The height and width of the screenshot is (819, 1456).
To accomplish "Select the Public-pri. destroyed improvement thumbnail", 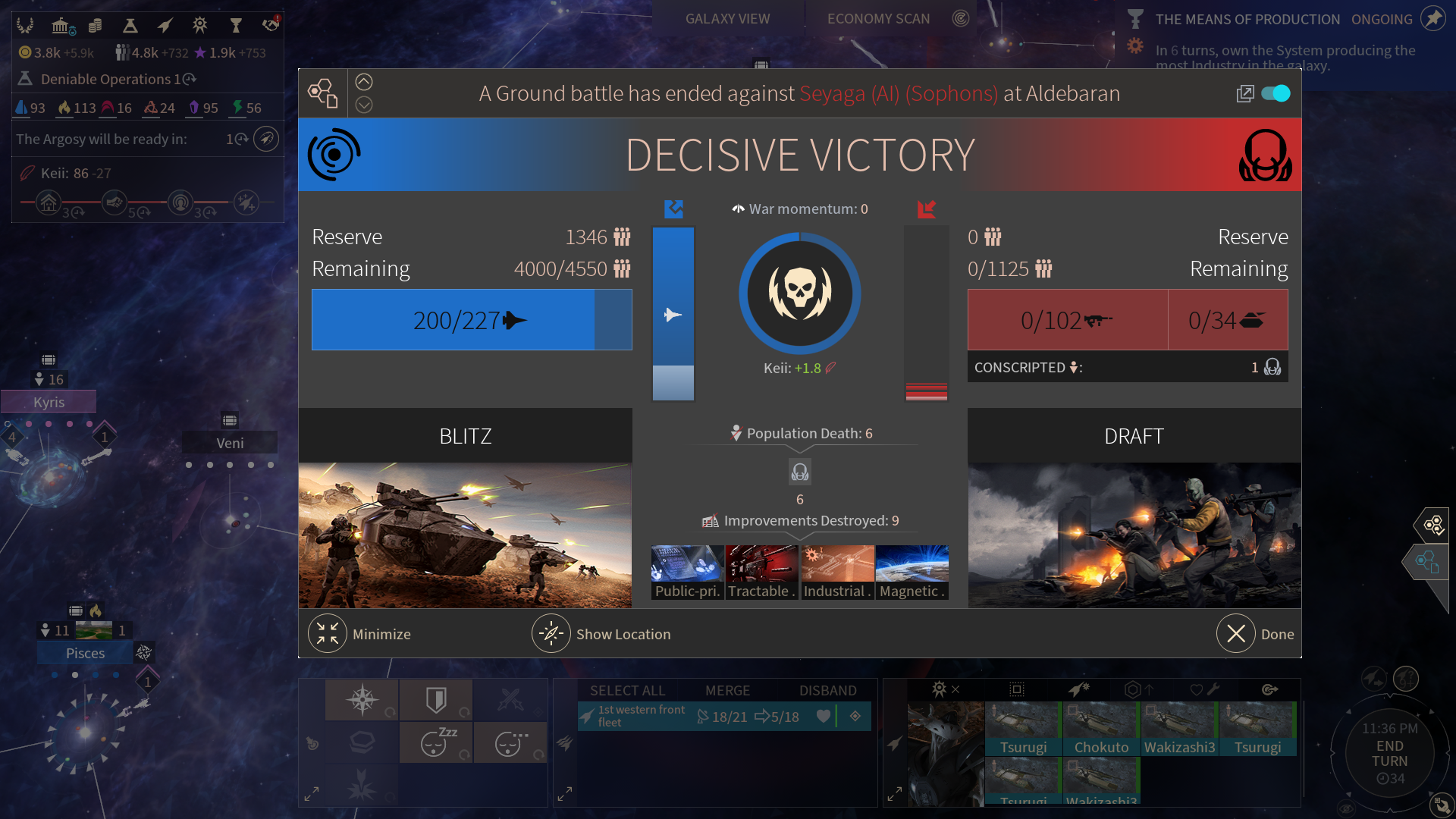I will pyautogui.click(x=687, y=573).
